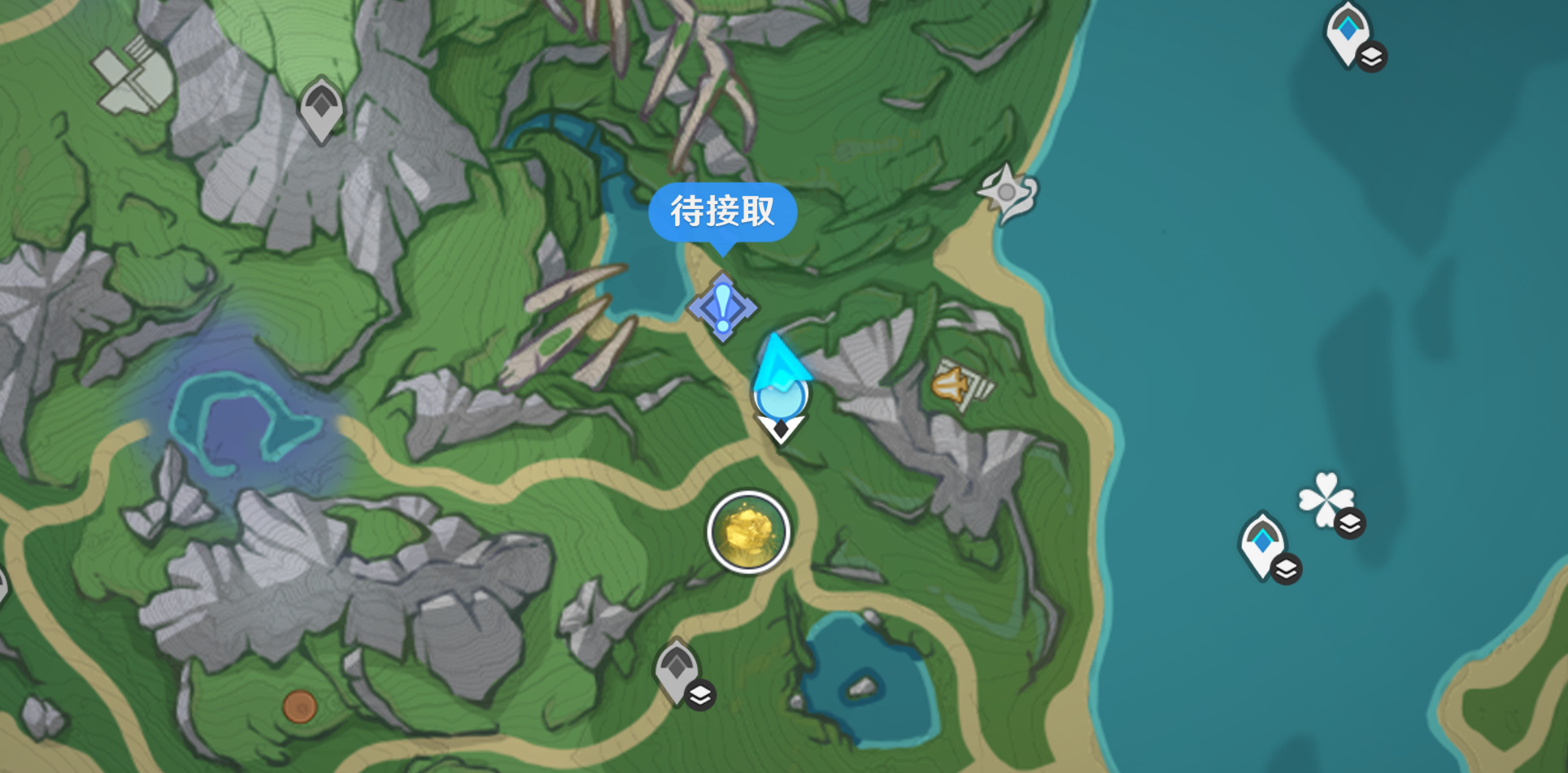1568x773 pixels.
Task: Select the gray locked waypoint without a layers badge
Action: tap(321, 108)
